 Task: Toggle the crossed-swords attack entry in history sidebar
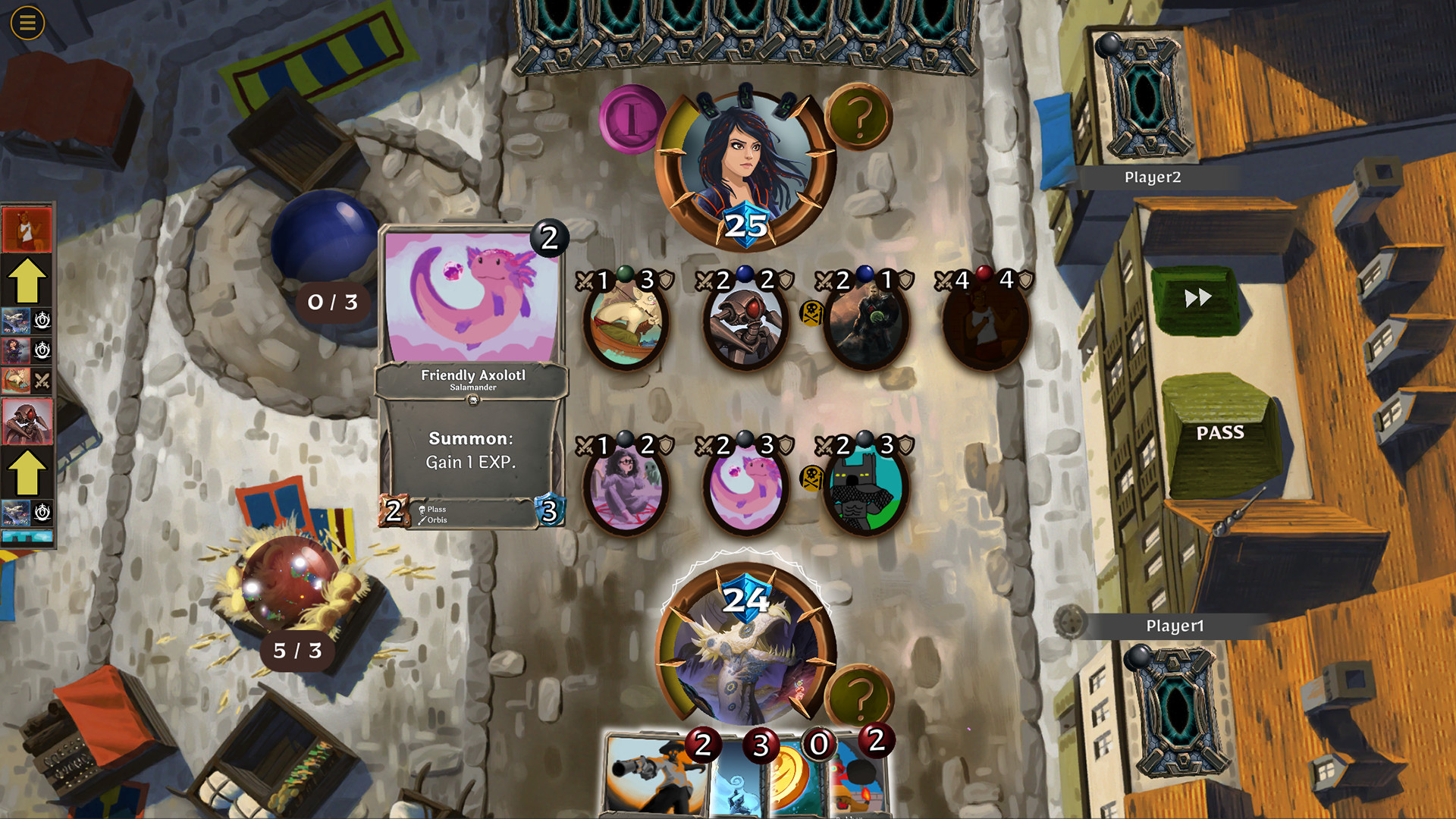(42, 378)
